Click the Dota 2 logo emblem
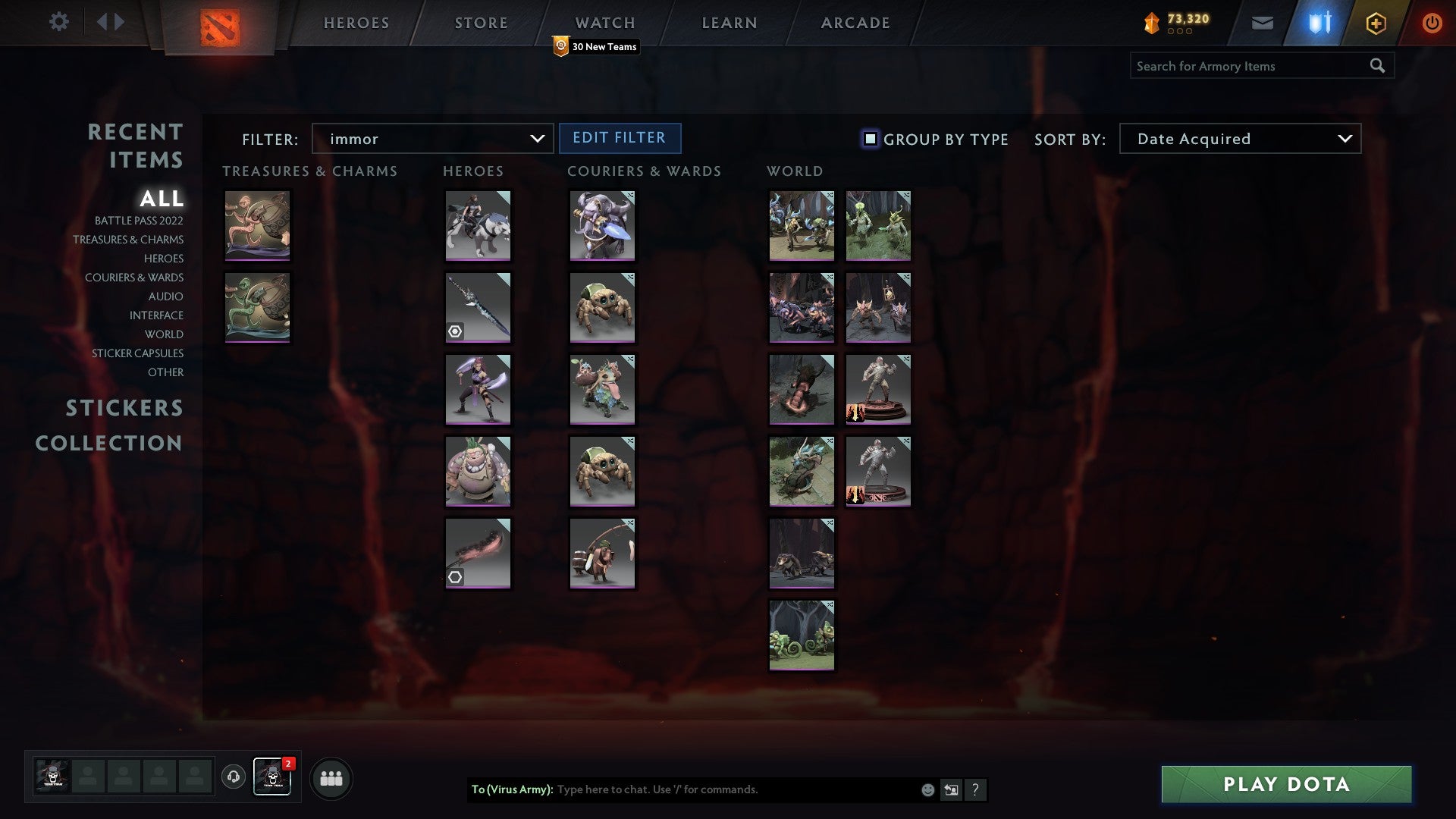 tap(222, 26)
